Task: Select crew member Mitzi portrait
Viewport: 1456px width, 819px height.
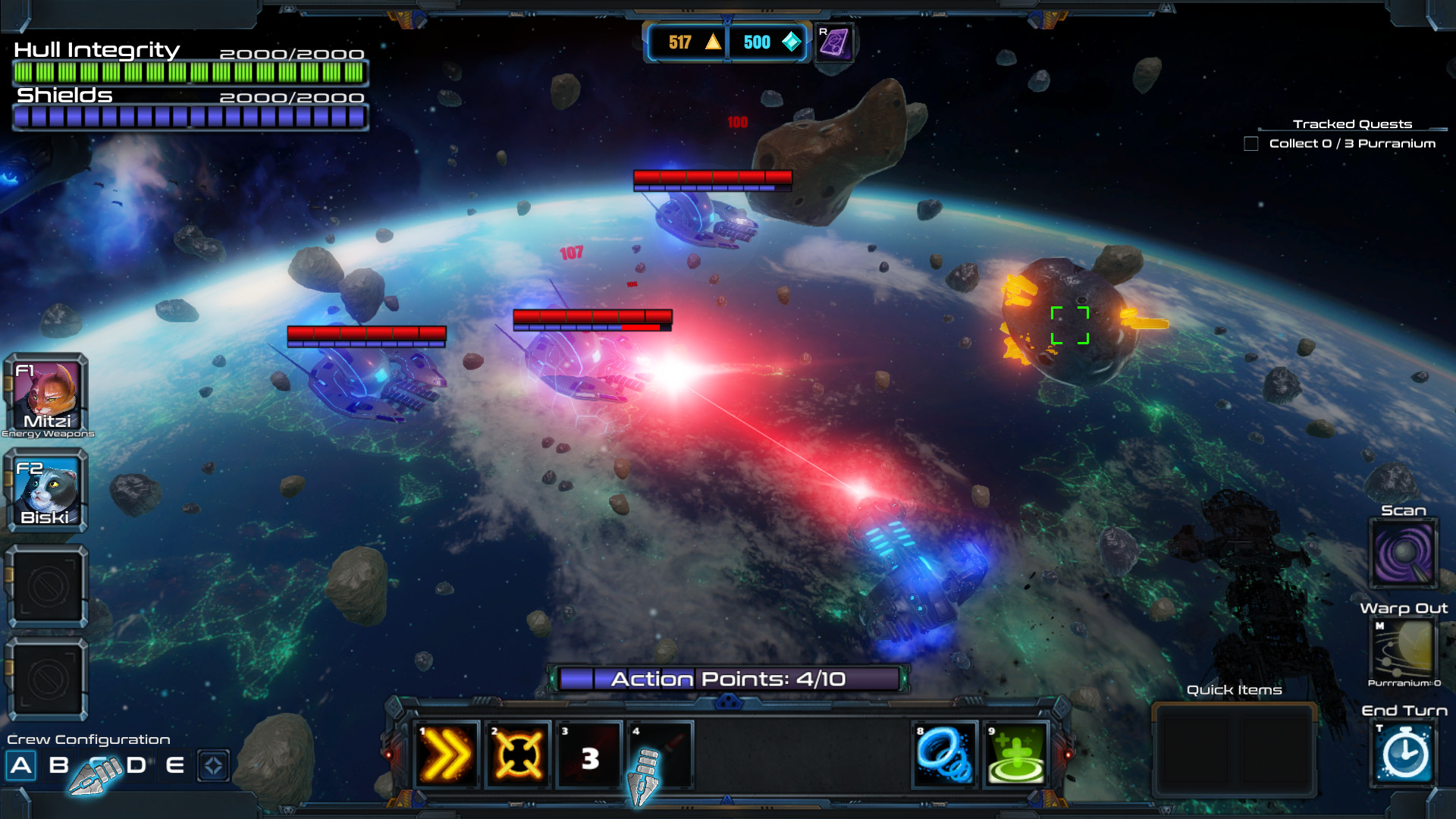Action: pos(47,395)
